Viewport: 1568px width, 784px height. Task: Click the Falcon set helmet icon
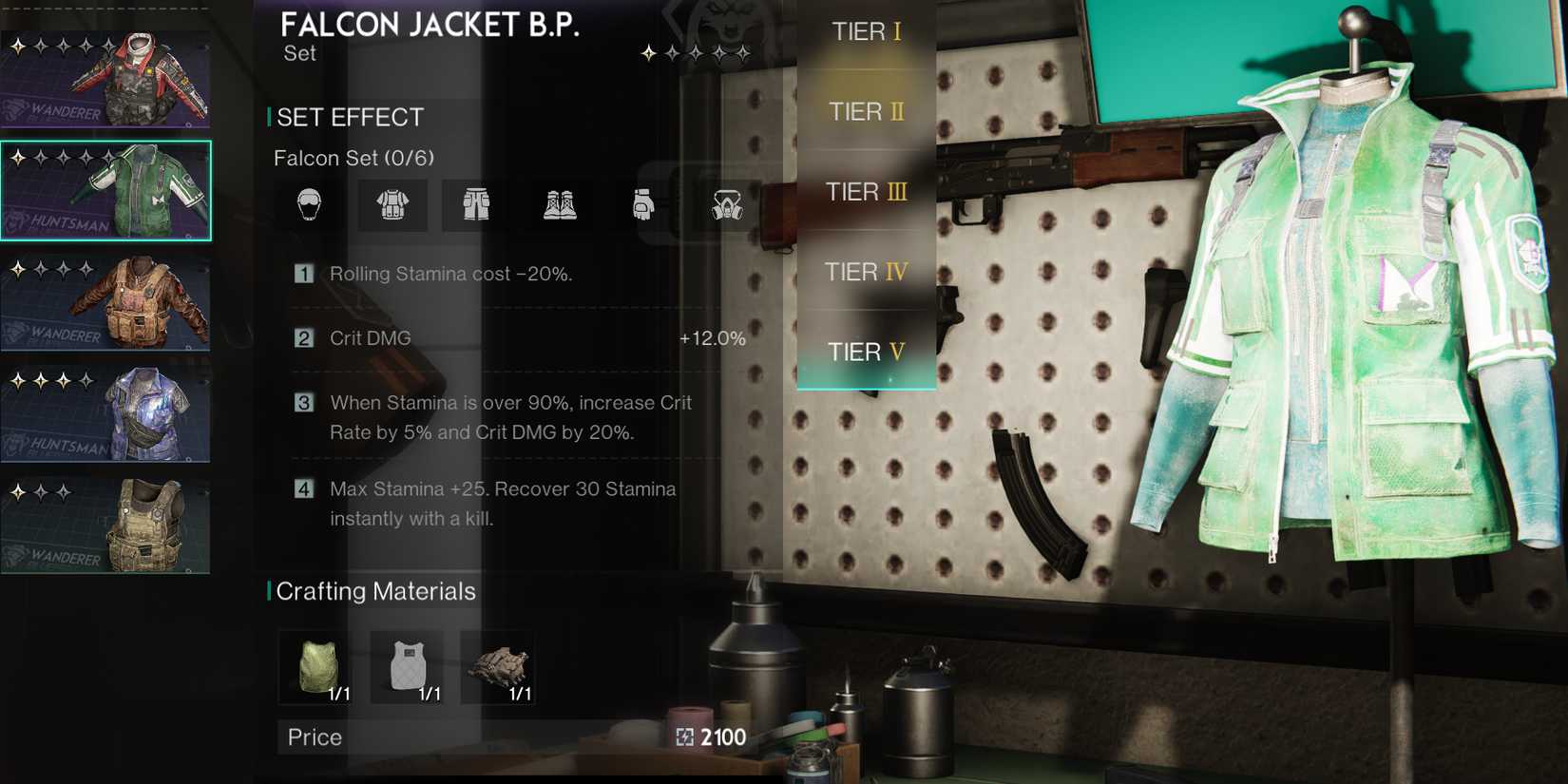pos(309,204)
